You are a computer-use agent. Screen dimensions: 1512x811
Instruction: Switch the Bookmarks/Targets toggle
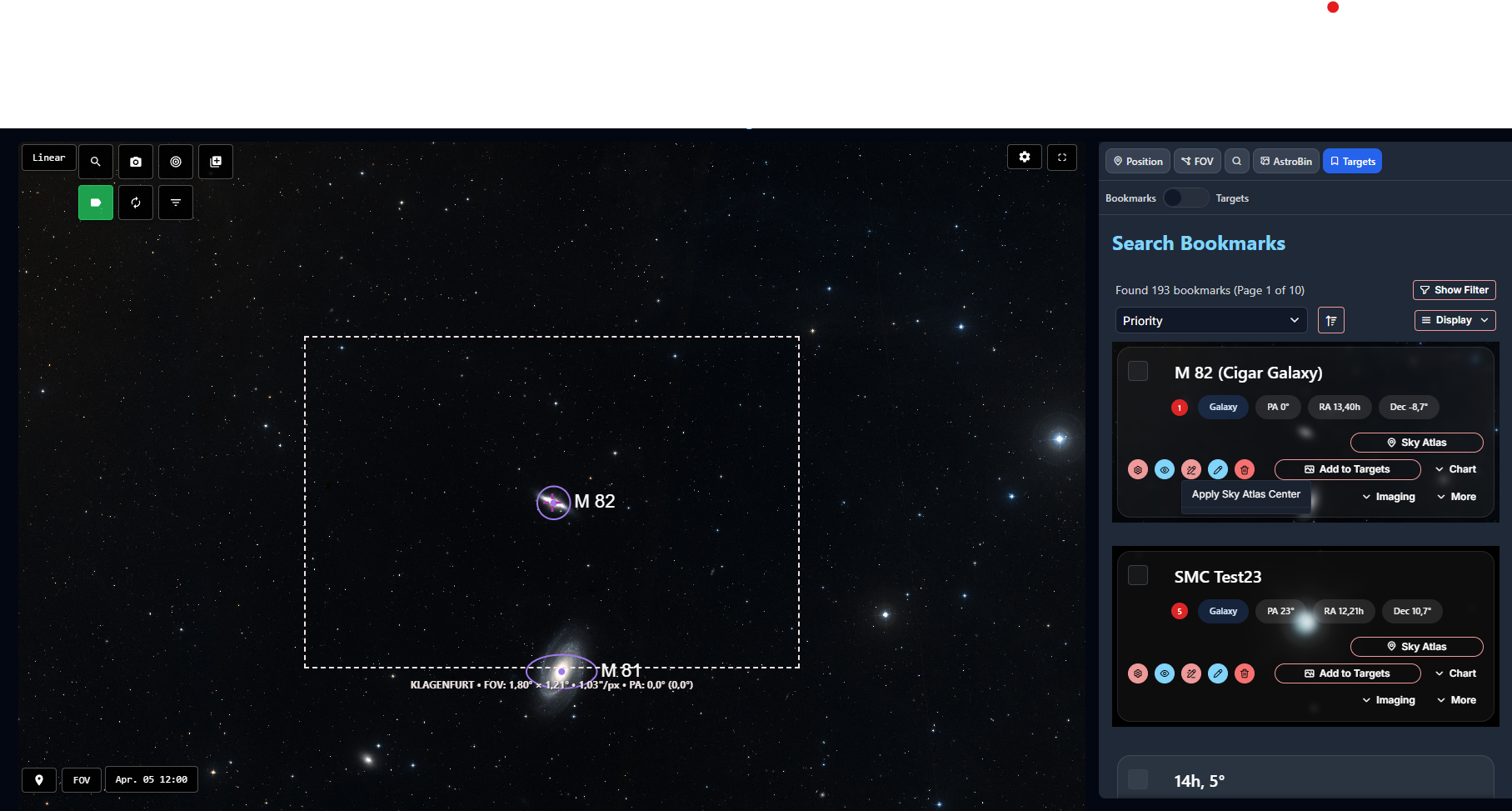[x=1185, y=198]
